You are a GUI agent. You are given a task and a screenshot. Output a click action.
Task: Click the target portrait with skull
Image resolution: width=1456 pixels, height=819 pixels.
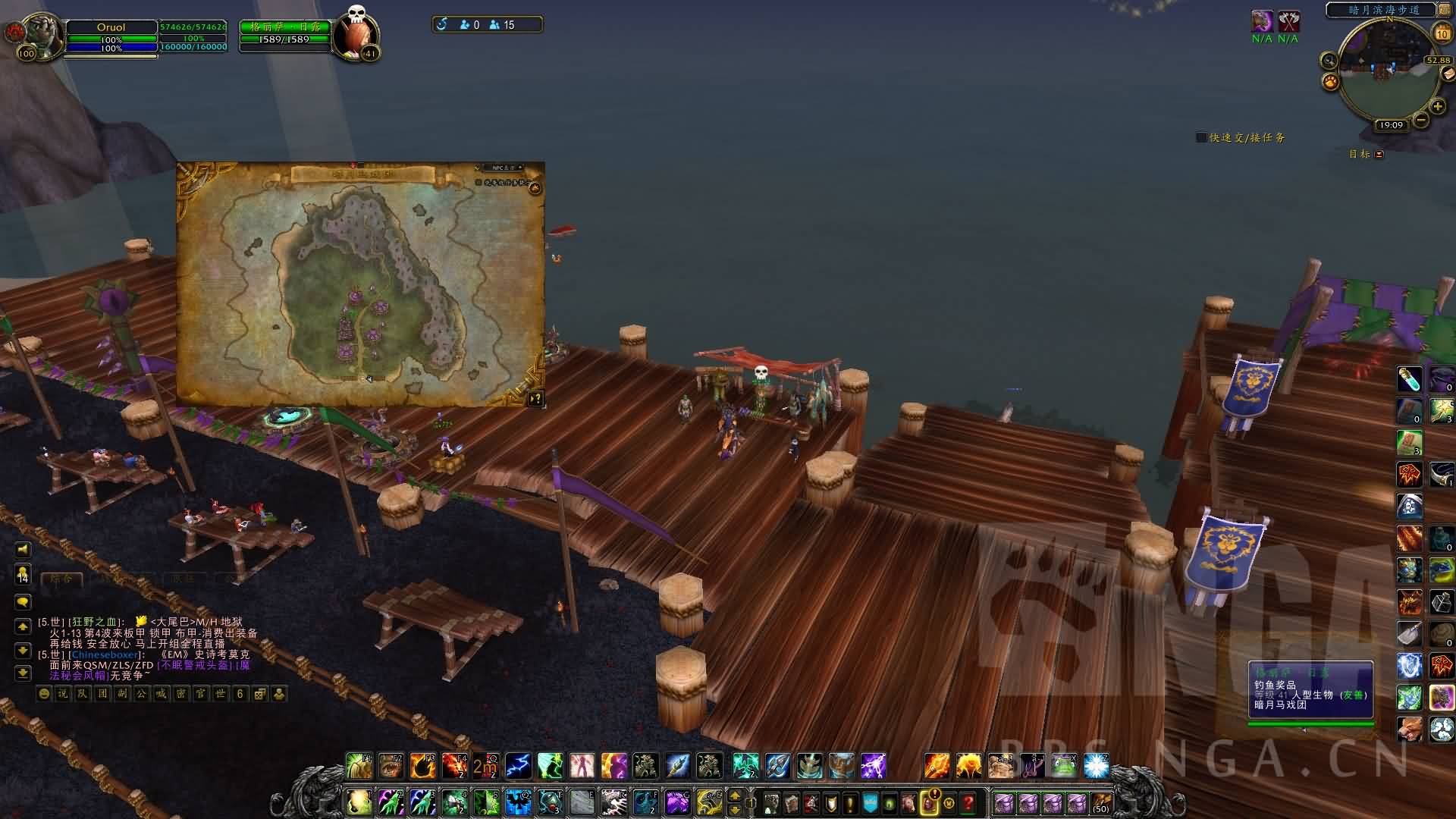pyautogui.click(x=355, y=33)
